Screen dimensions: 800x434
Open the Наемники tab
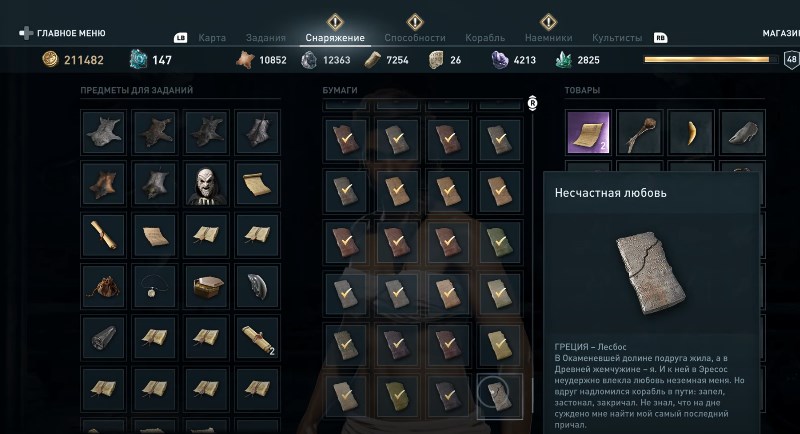[548, 38]
